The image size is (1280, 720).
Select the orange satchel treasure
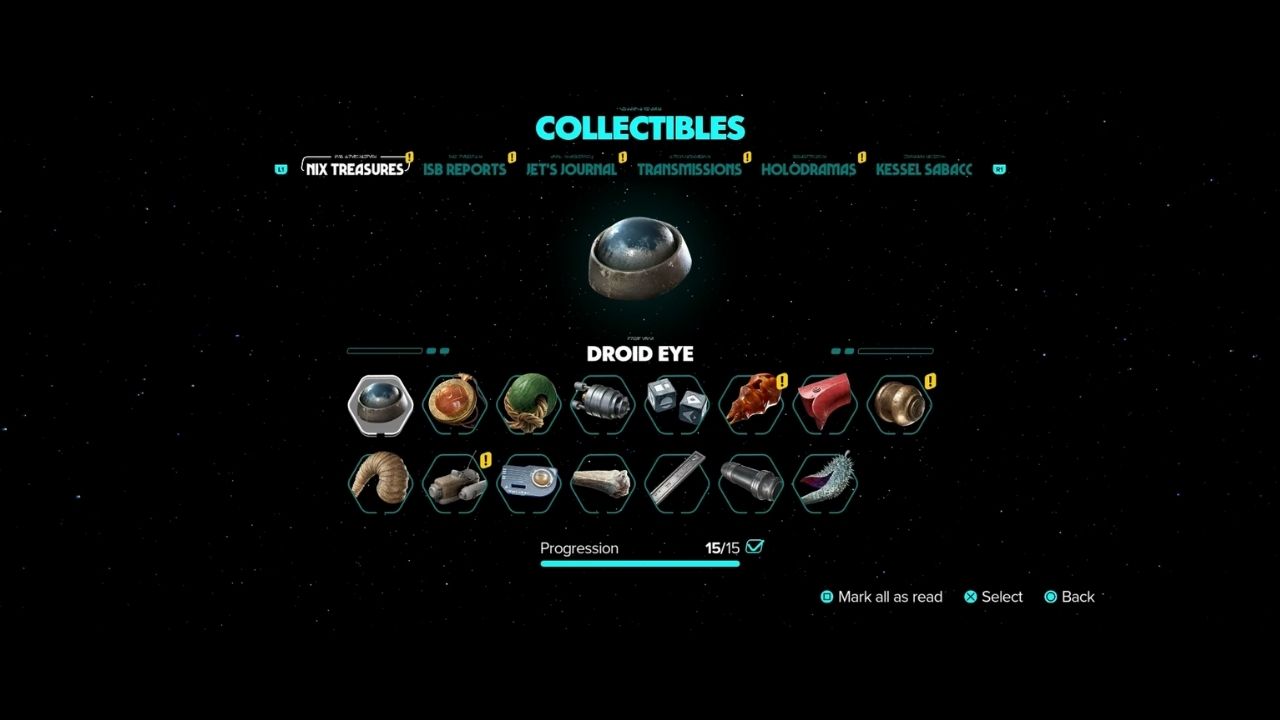pos(455,403)
